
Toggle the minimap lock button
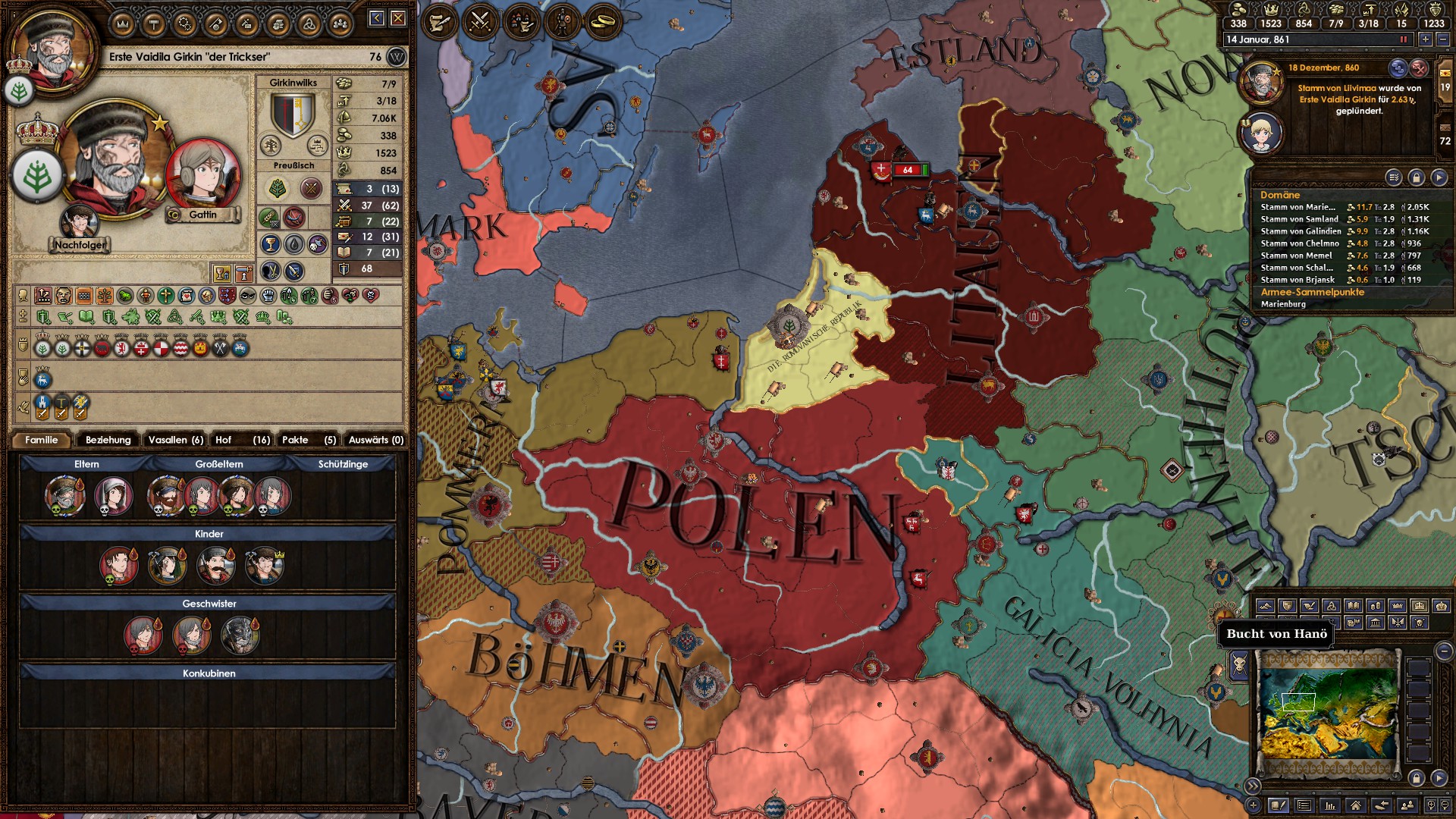click(1417, 777)
